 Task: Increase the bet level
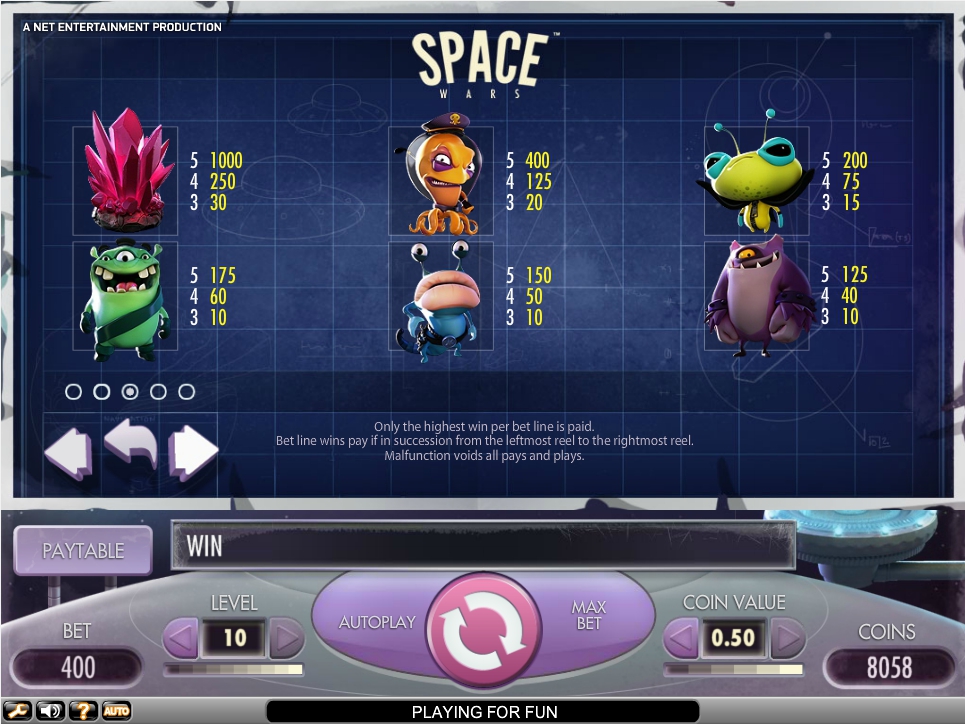point(286,637)
